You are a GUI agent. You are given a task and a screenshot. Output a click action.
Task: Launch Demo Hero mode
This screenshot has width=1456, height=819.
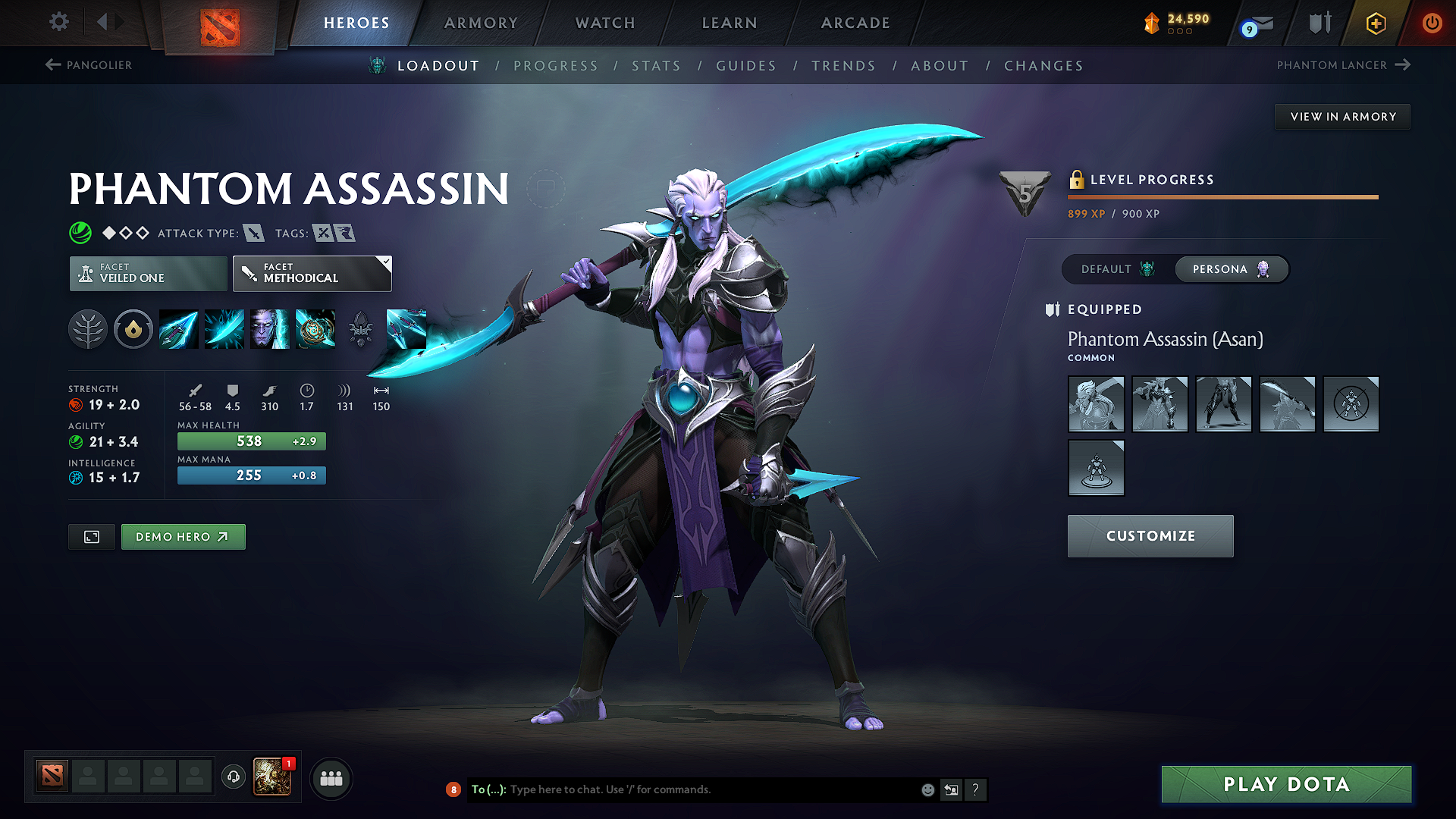click(x=183, y=537)
